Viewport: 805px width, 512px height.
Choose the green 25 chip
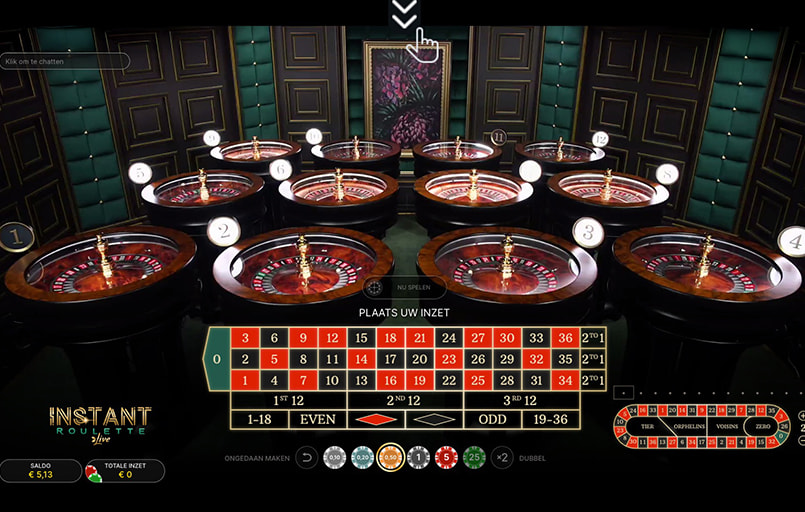pyautogui.click(x=475, y=458)
